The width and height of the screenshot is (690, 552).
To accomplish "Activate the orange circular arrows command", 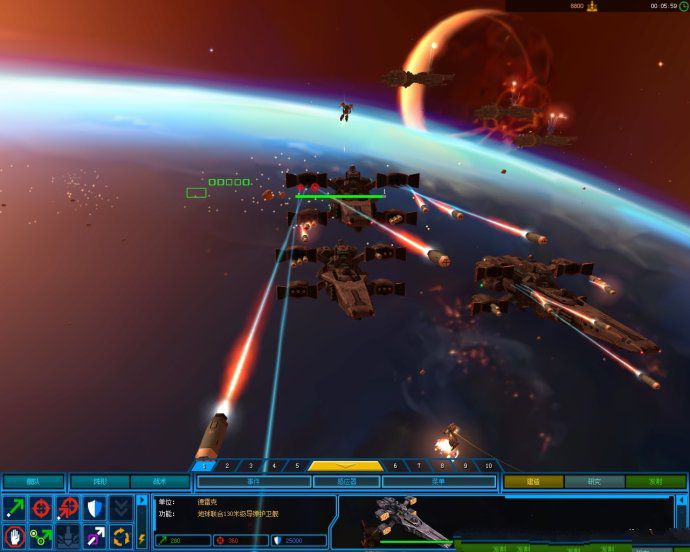I will point(121,536).
